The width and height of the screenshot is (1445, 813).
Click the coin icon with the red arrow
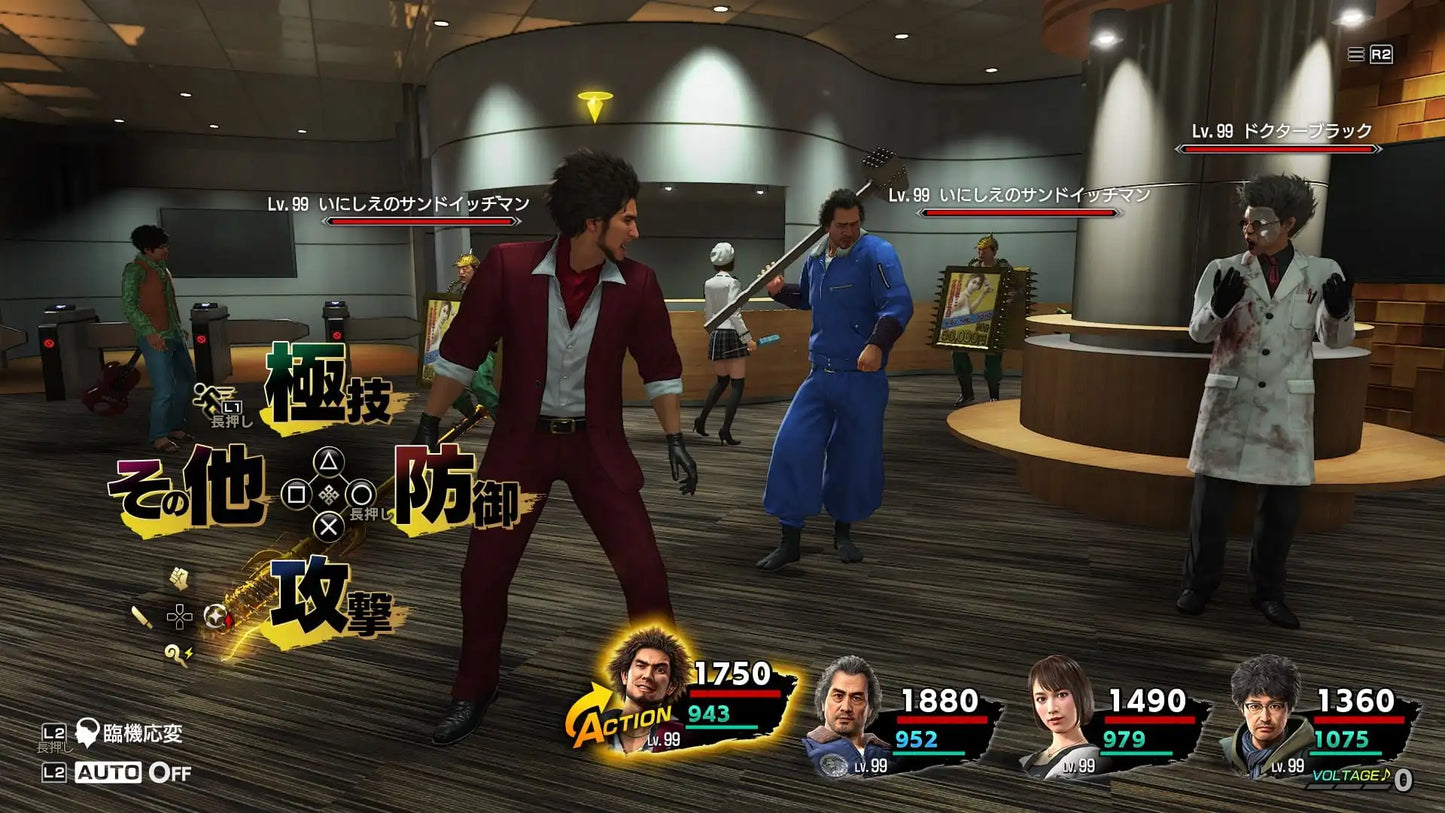215,618
